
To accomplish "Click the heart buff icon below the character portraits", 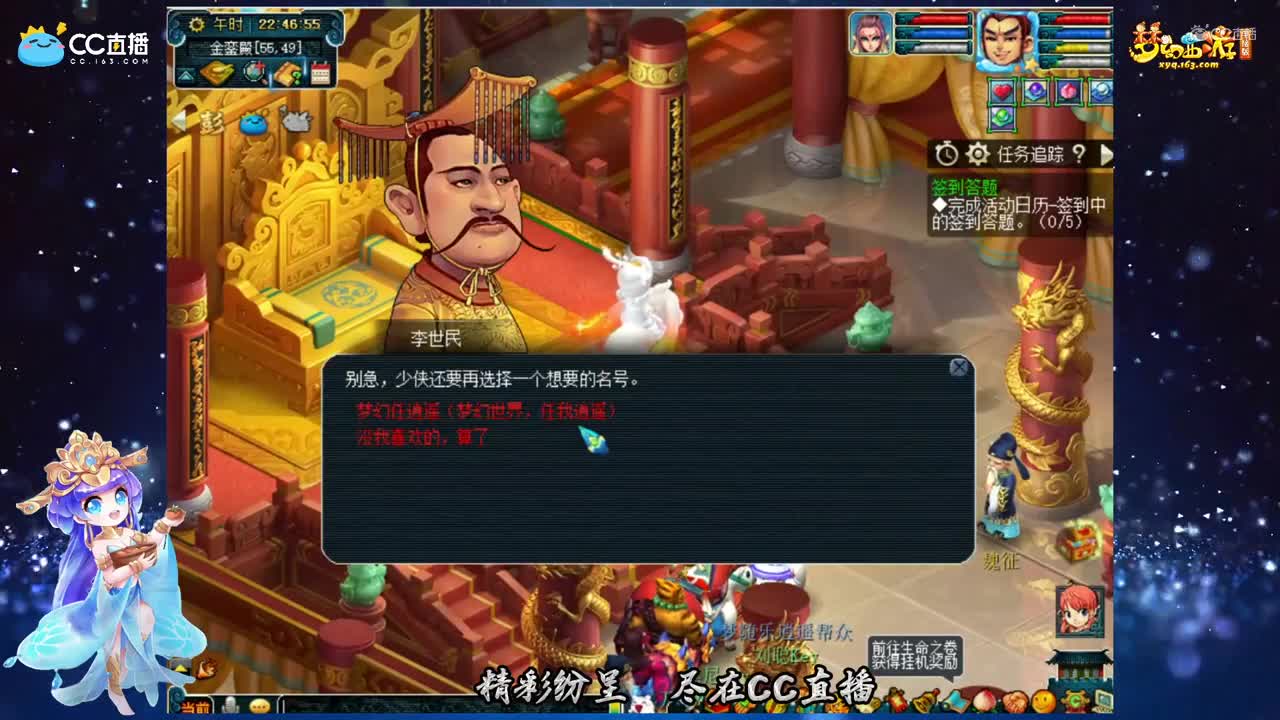I will pos(1003,89).
